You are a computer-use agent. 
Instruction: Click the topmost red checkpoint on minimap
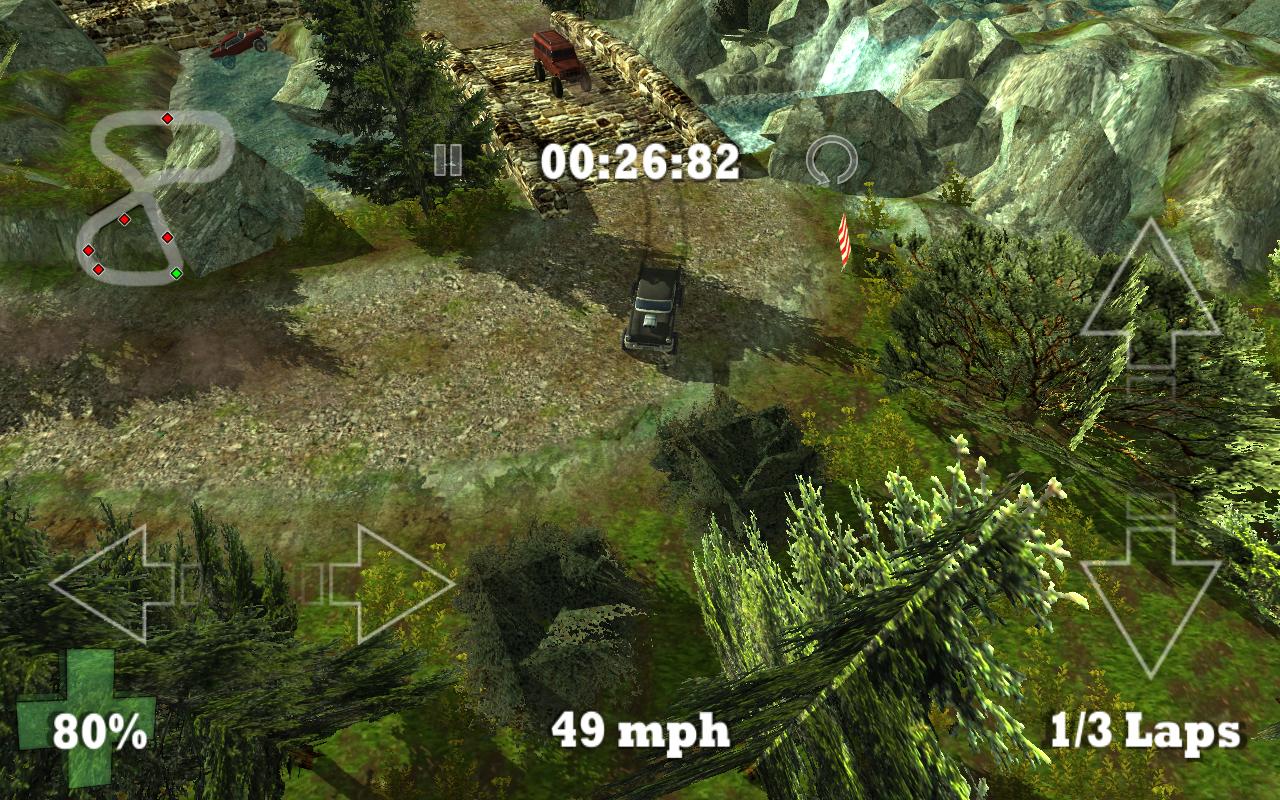coord(167,118)
